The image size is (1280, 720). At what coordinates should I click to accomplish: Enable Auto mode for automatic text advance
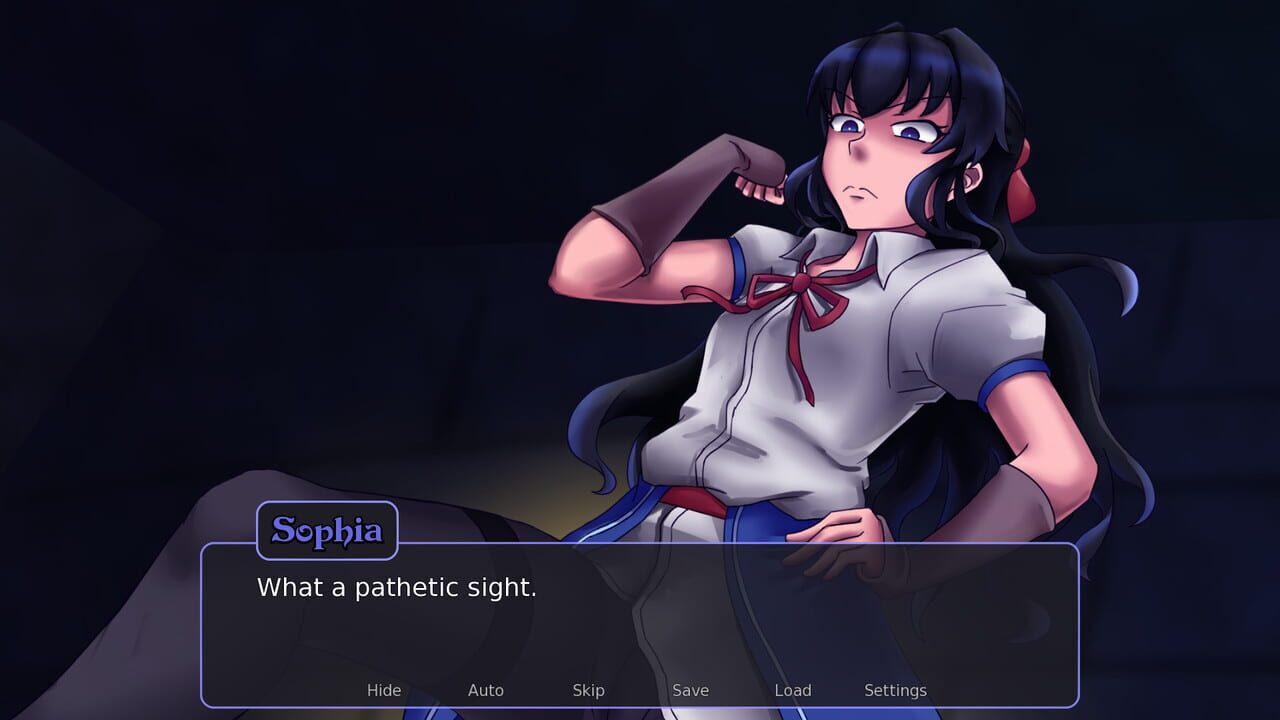click(x=486, y=690)
